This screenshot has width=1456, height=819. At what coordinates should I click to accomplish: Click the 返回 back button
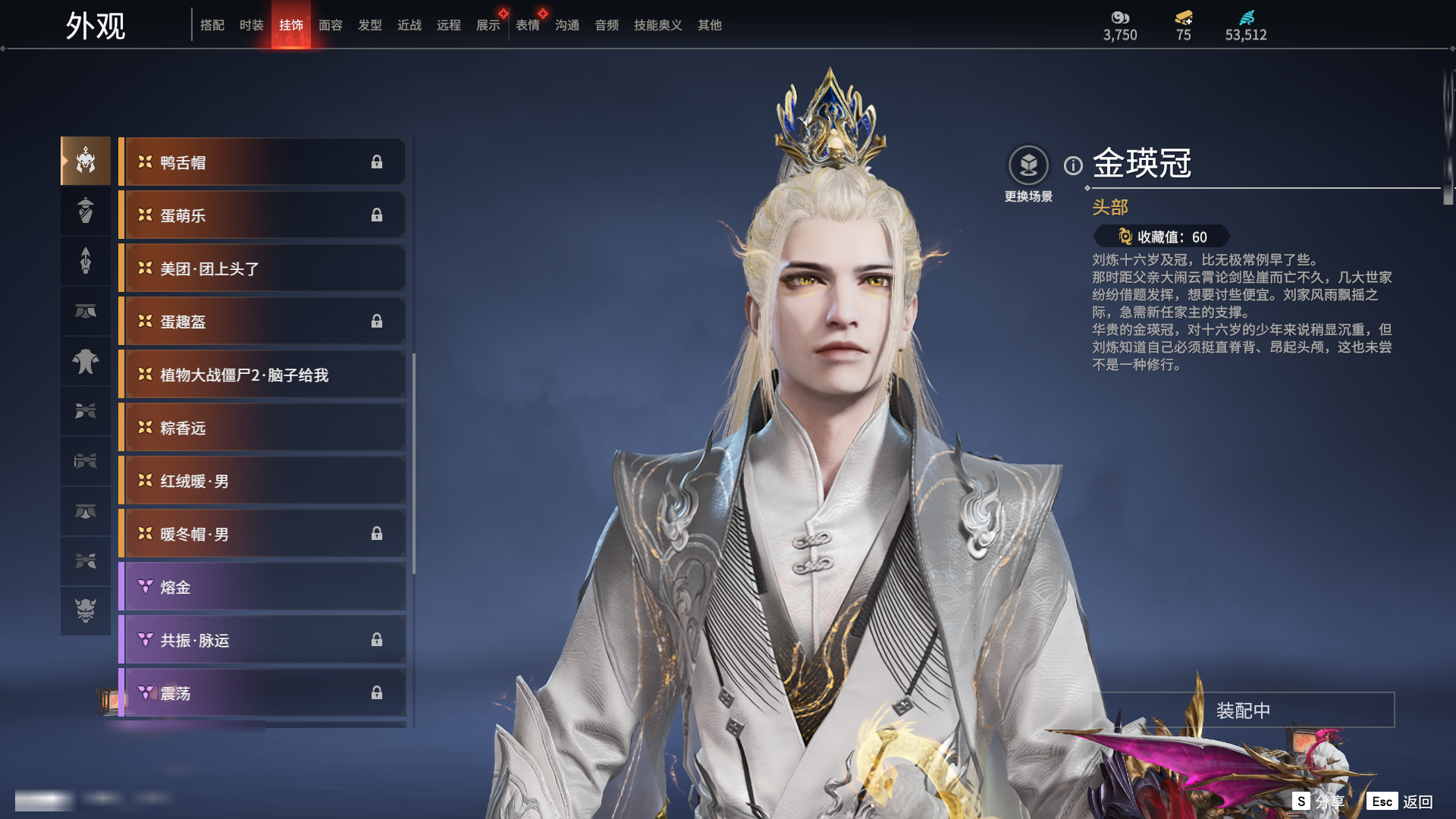[x=1417, y=802]
